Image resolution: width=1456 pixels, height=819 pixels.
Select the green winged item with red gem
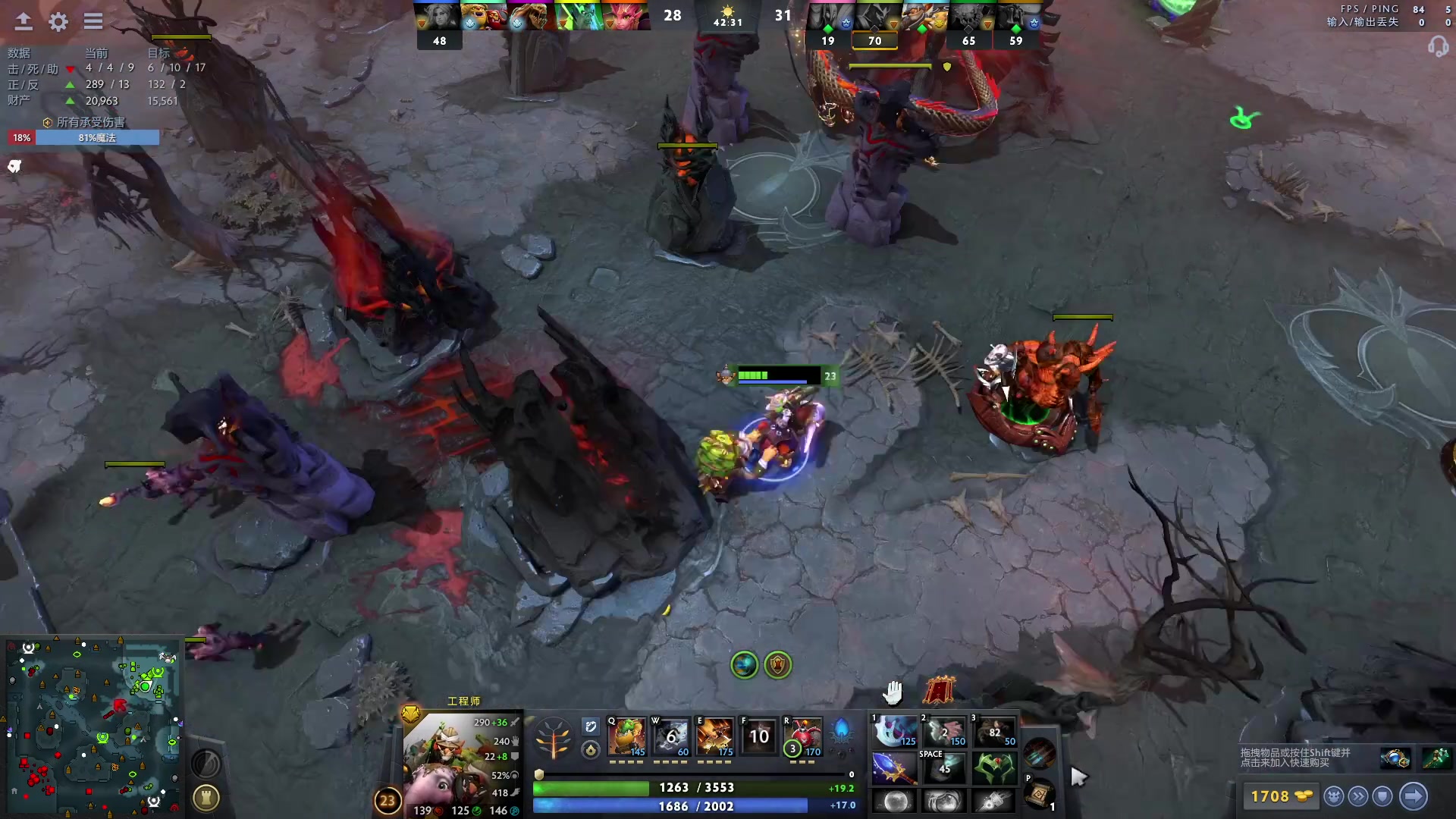click(x=993, y=767)
